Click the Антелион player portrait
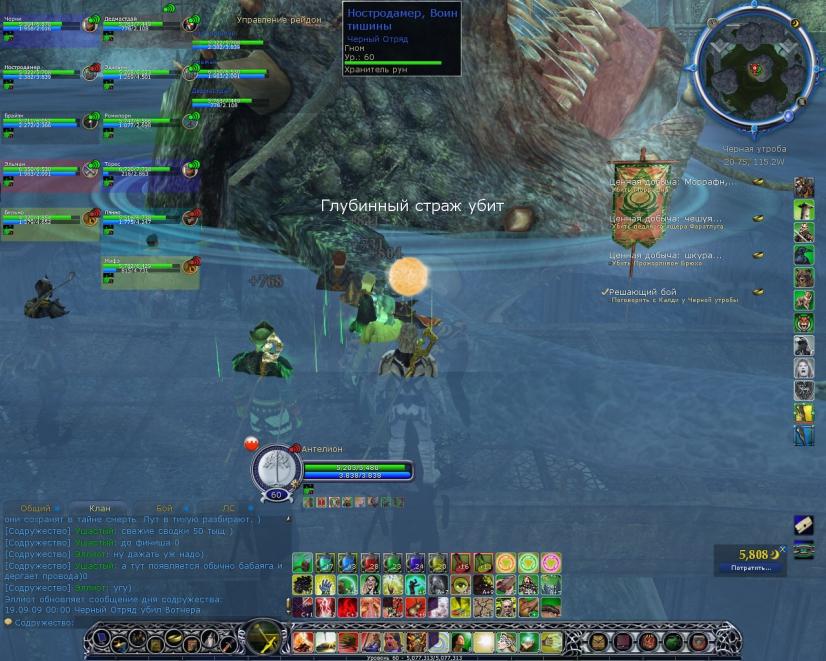This screenshot has width=826, height=661. [275, 468]
